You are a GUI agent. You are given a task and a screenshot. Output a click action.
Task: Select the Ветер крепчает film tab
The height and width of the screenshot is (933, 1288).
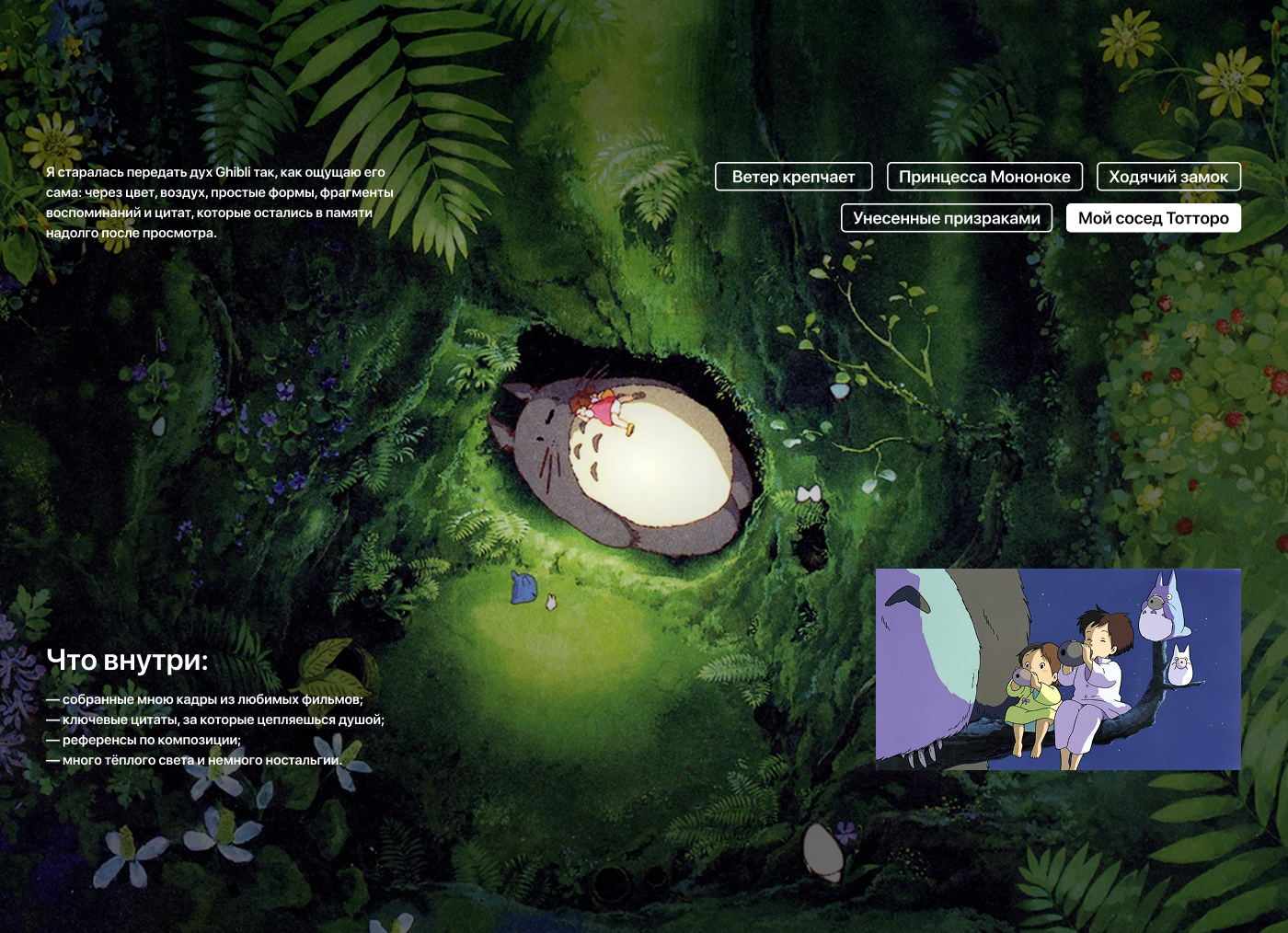[x=793, y=177]
